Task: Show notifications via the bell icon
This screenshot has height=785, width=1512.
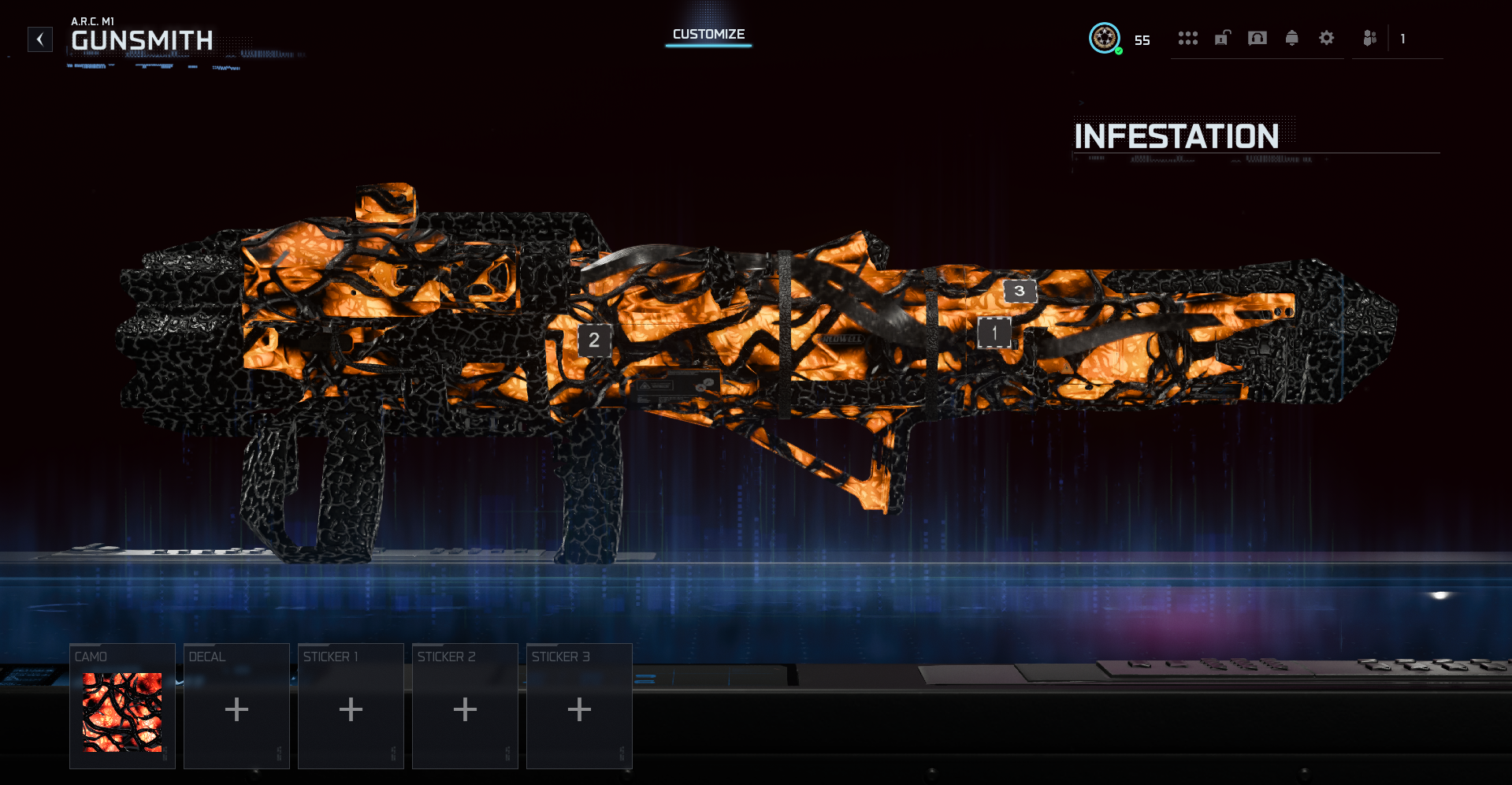Action: tap(1292, 38)
